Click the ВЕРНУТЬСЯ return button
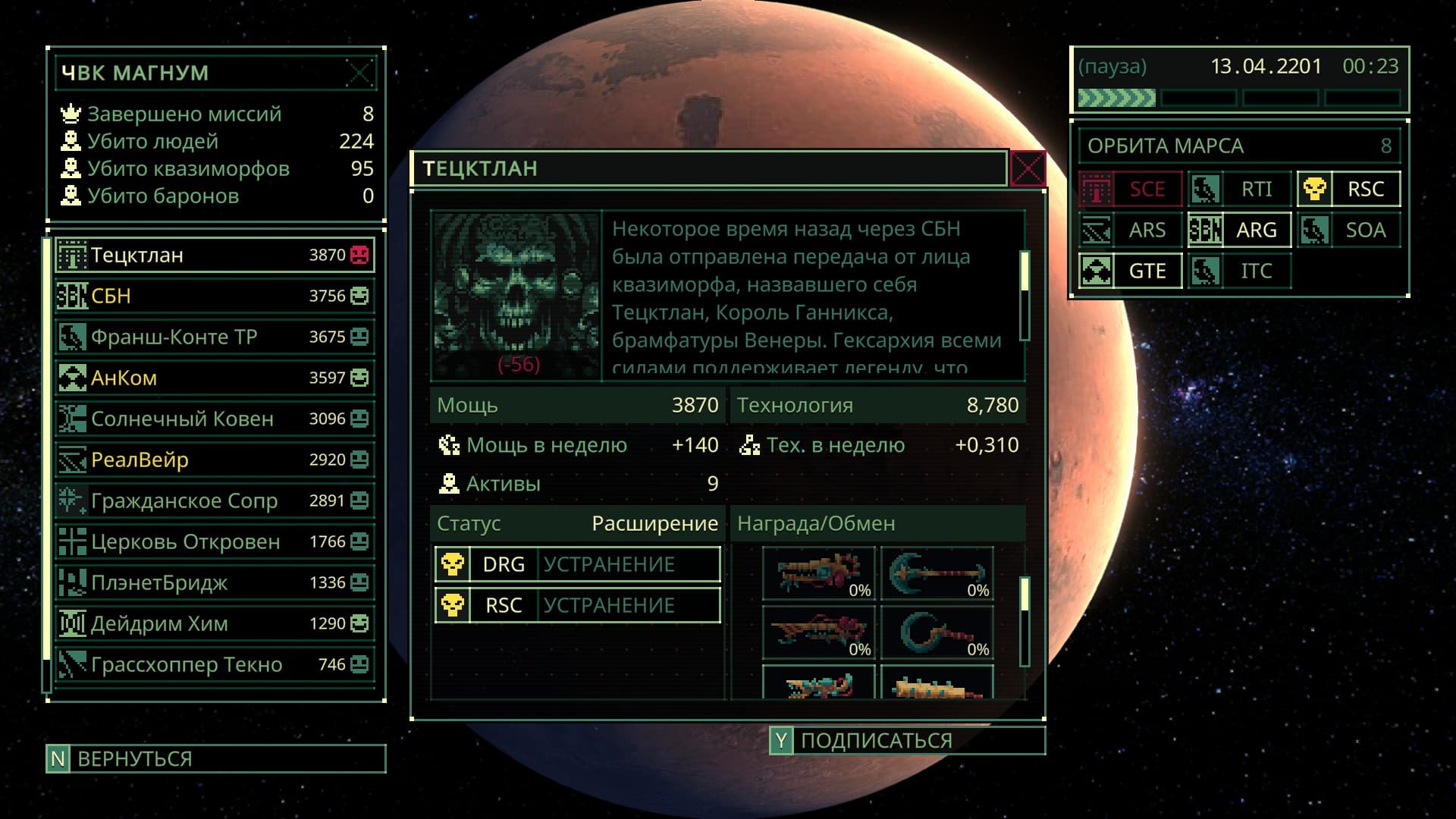The height and width of the screenshot is (819, 1456). click(215, 758)
